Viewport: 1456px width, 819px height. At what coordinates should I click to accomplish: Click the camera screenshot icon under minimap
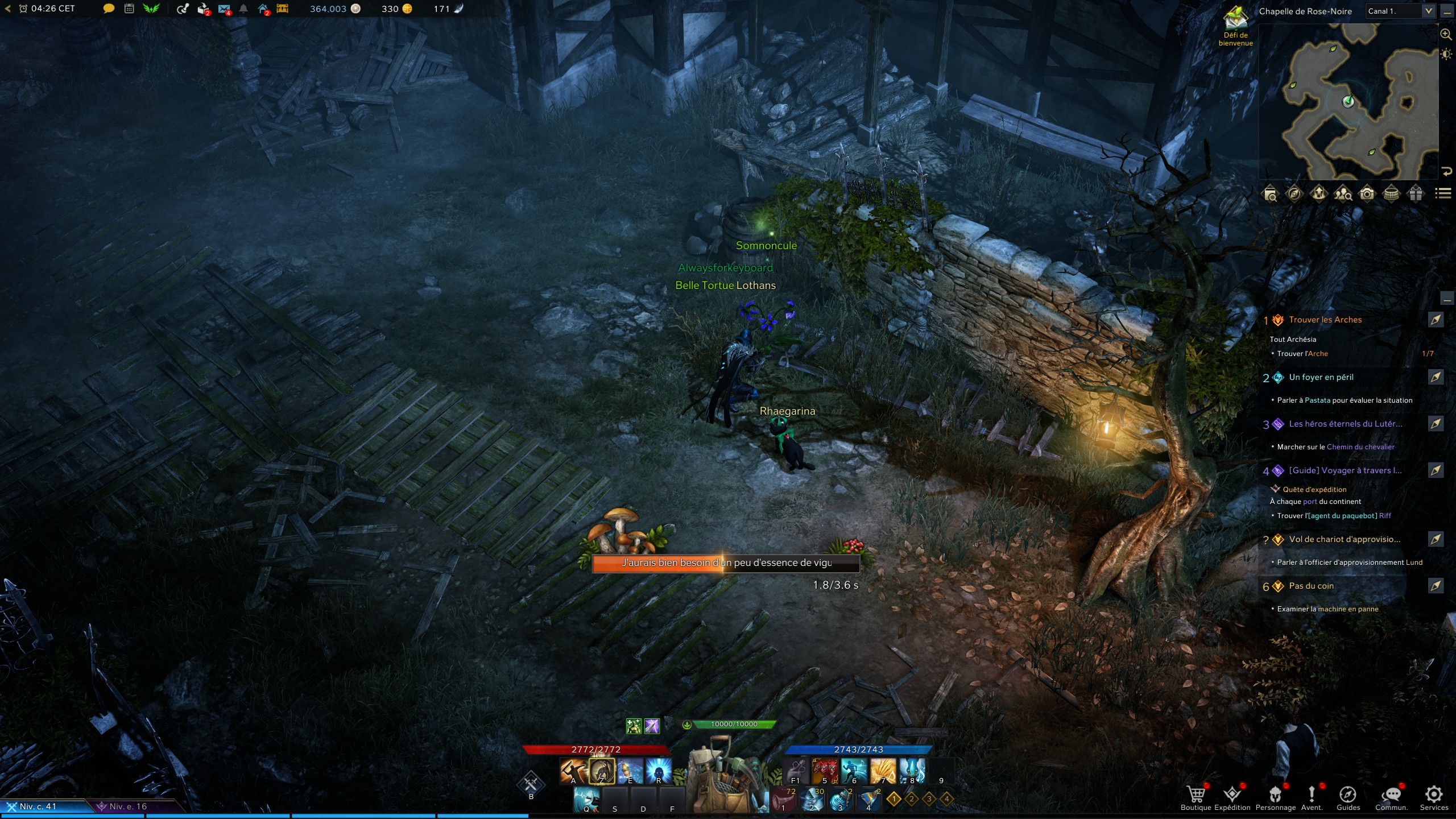tap(1367, 194)
